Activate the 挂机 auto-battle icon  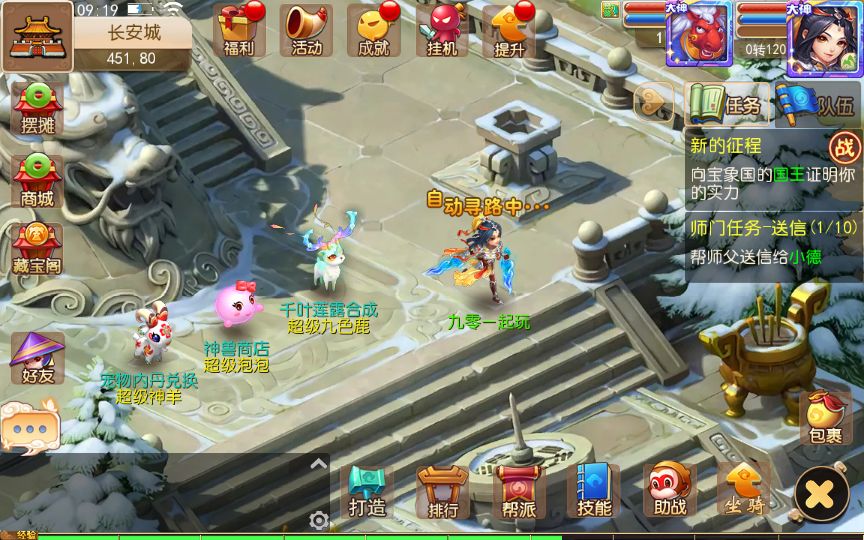(441, 30)
